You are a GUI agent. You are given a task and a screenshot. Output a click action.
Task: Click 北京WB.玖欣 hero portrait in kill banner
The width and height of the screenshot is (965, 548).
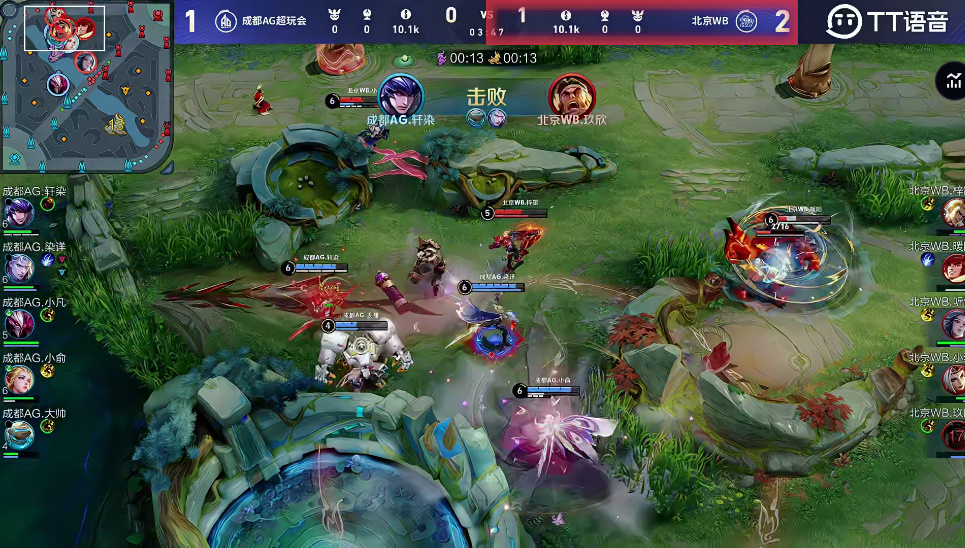click(x=572, y=96)
